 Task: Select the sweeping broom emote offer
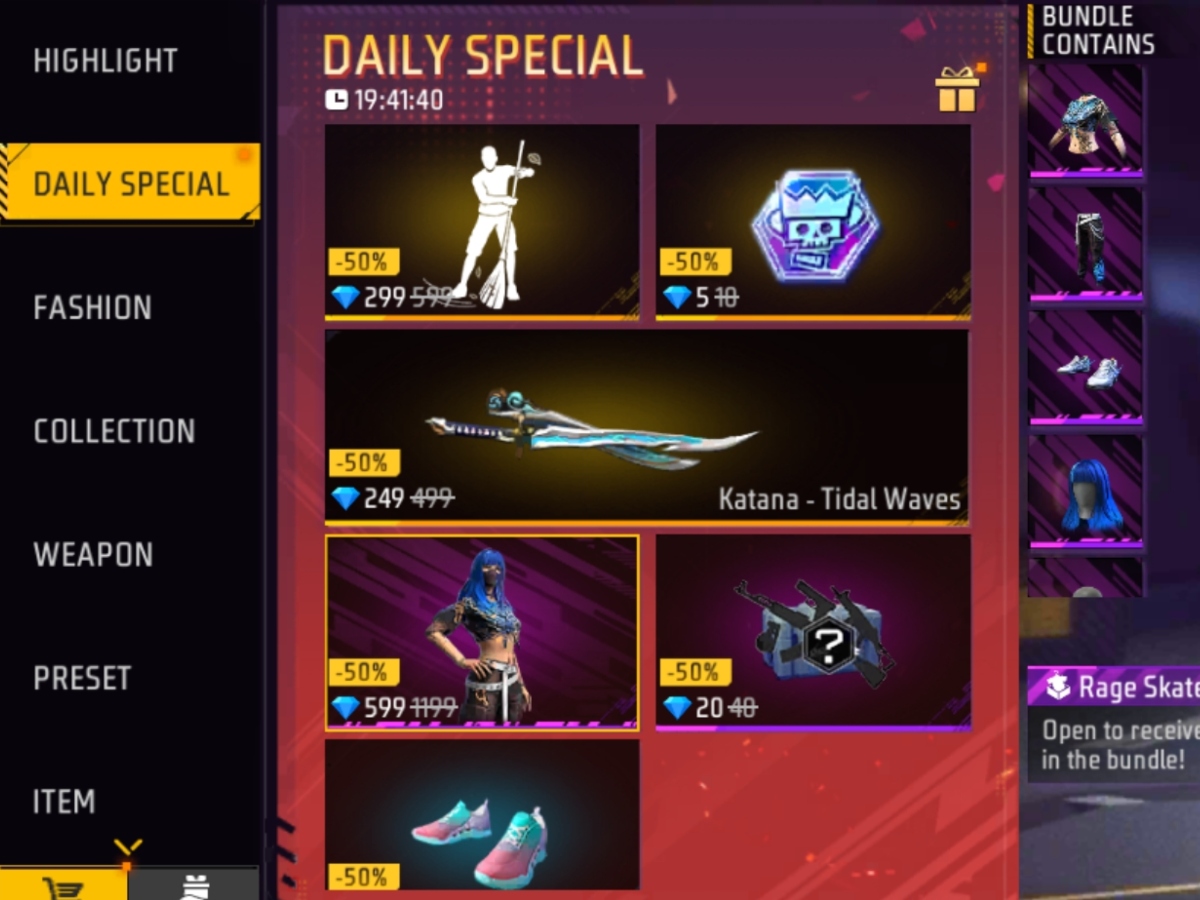point(482,221)
